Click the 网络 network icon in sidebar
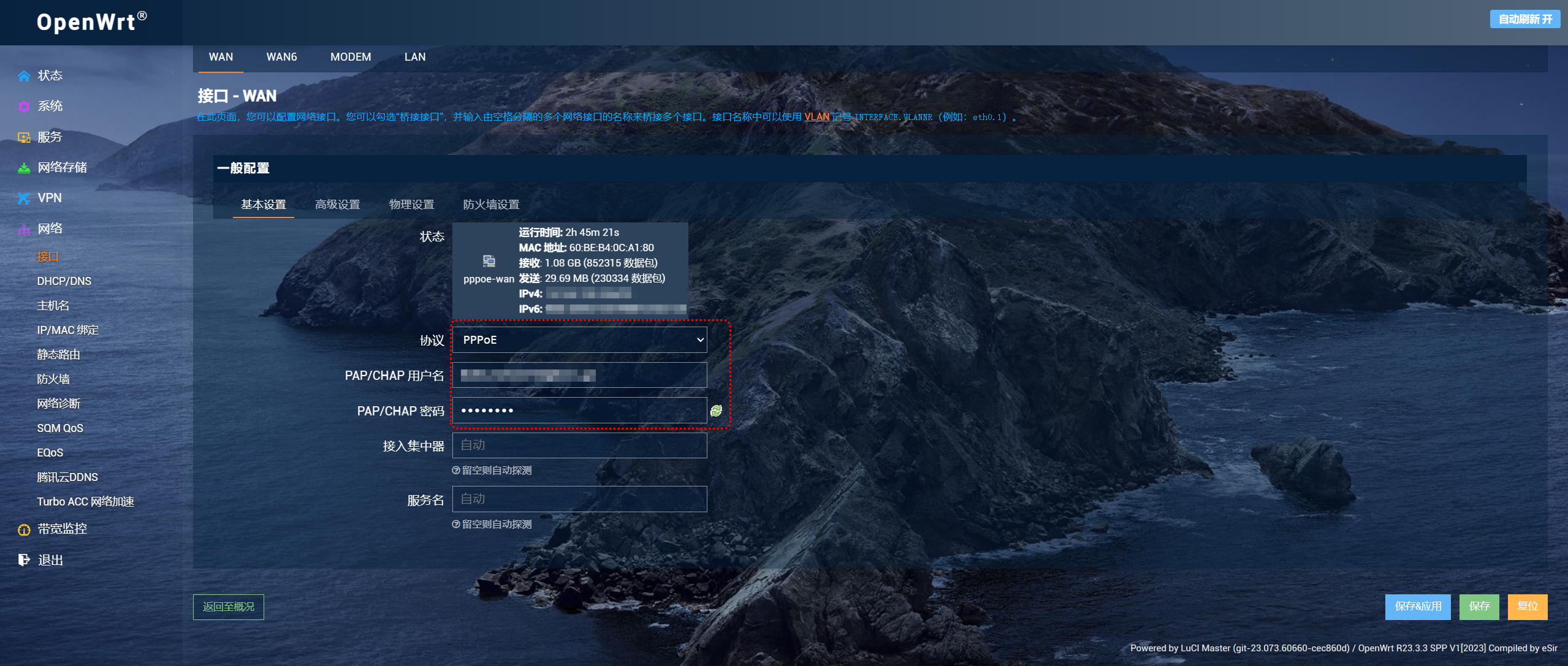This screenshot has height=666, width=1568. point(25,228)
